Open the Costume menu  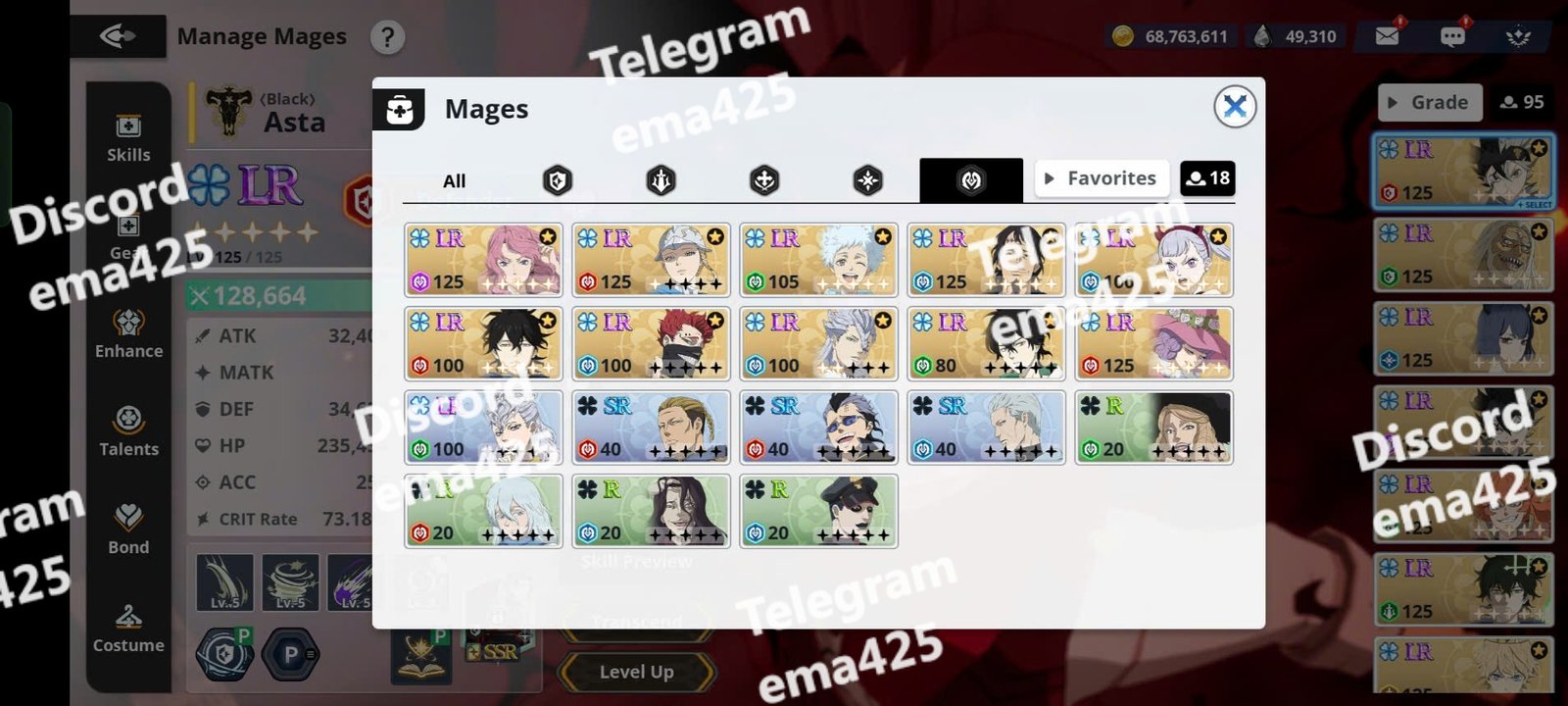pos(128,628)
